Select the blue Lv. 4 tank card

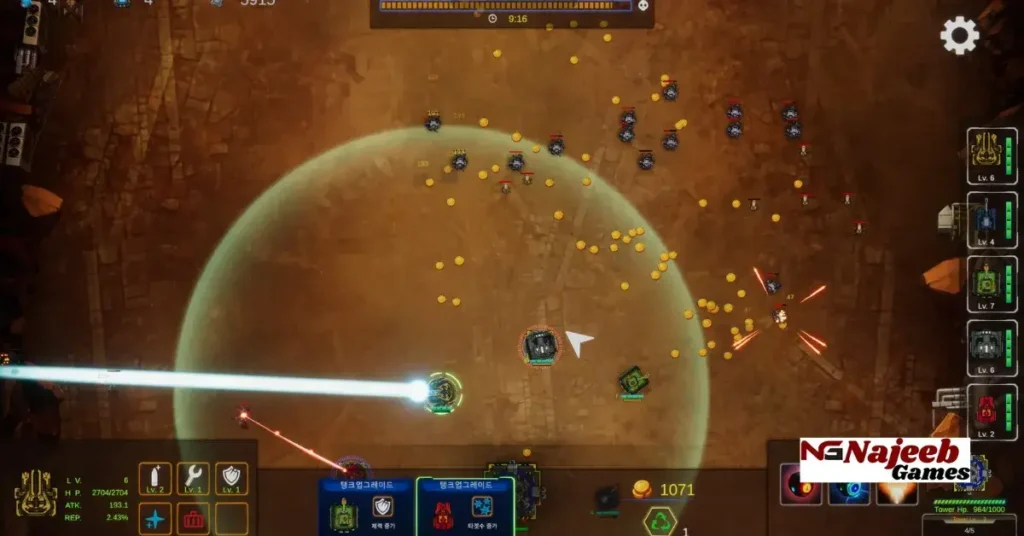coord(991,220)
